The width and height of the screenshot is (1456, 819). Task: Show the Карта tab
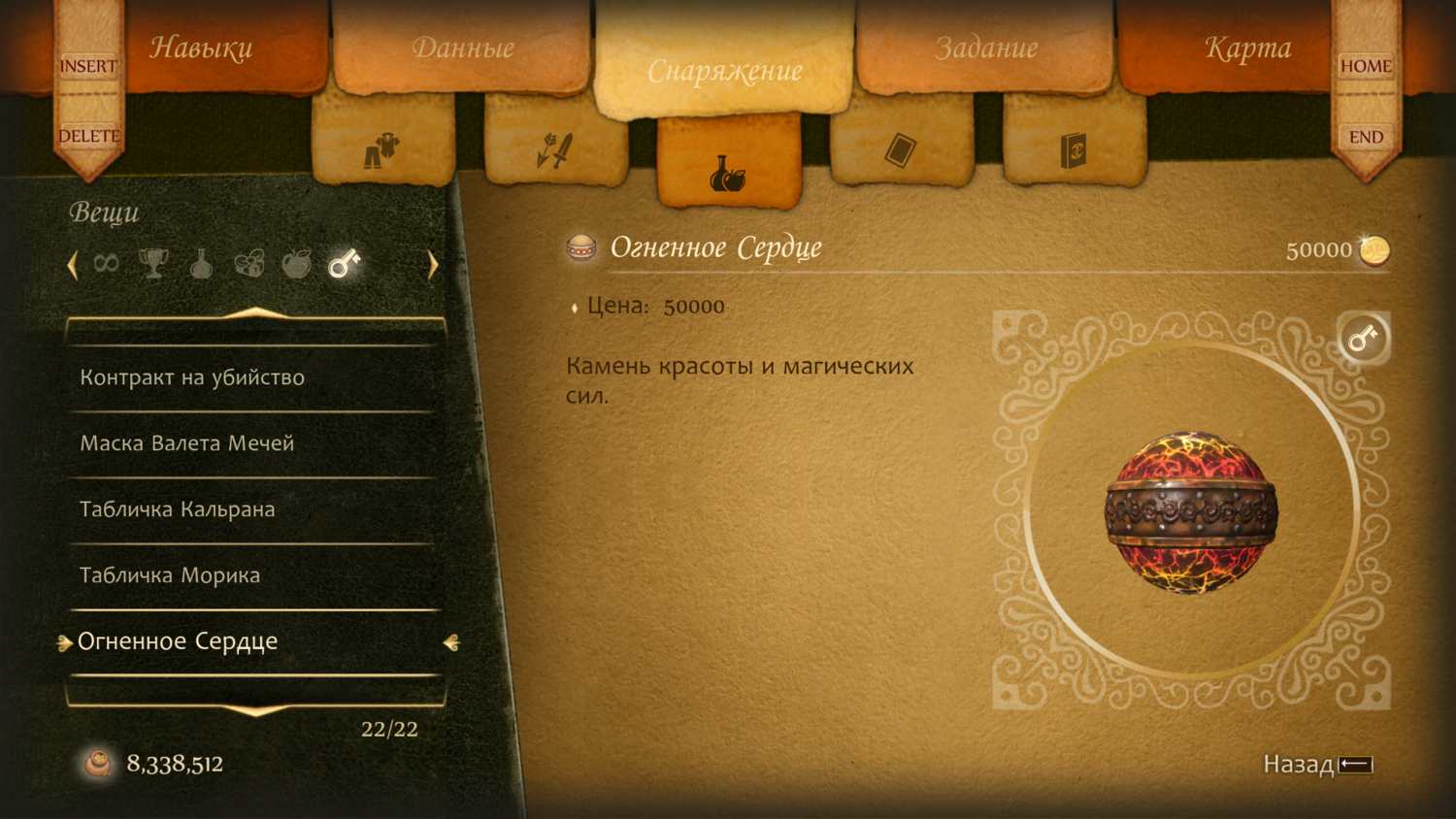click(x=1247, y=49)
